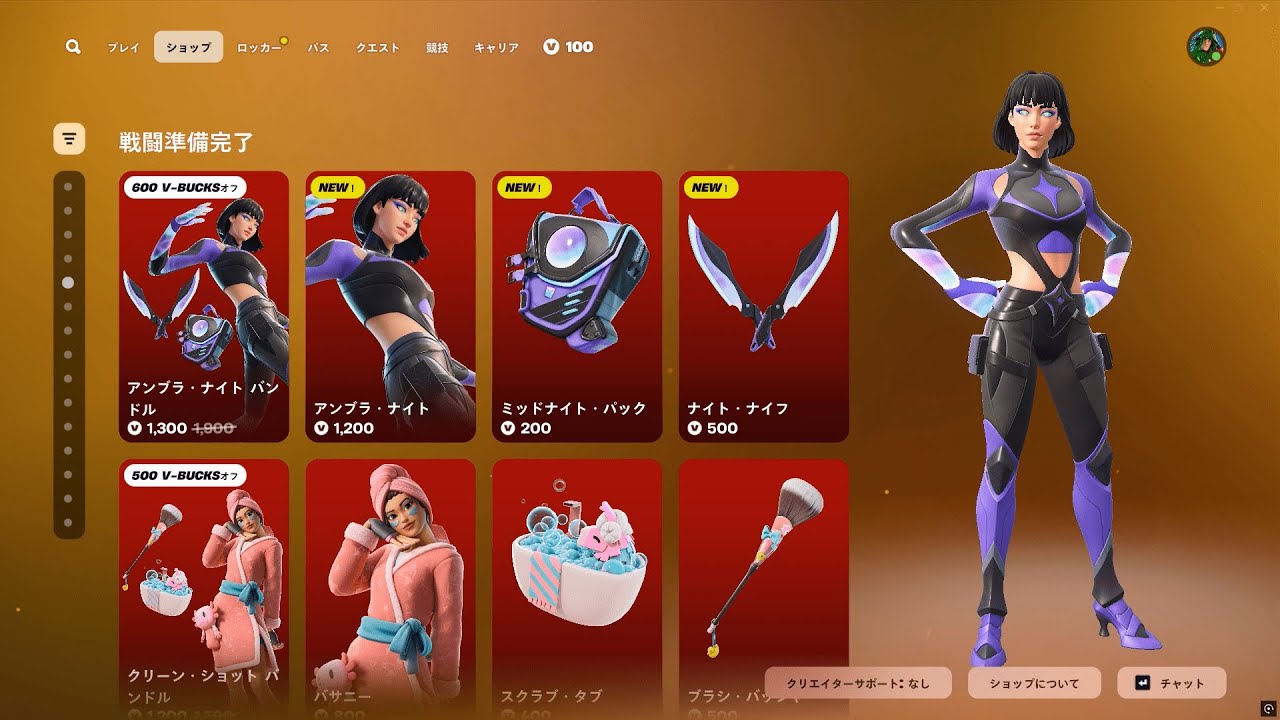
Task: Click the クリエイターサポート button
Action: pos(858,683)
